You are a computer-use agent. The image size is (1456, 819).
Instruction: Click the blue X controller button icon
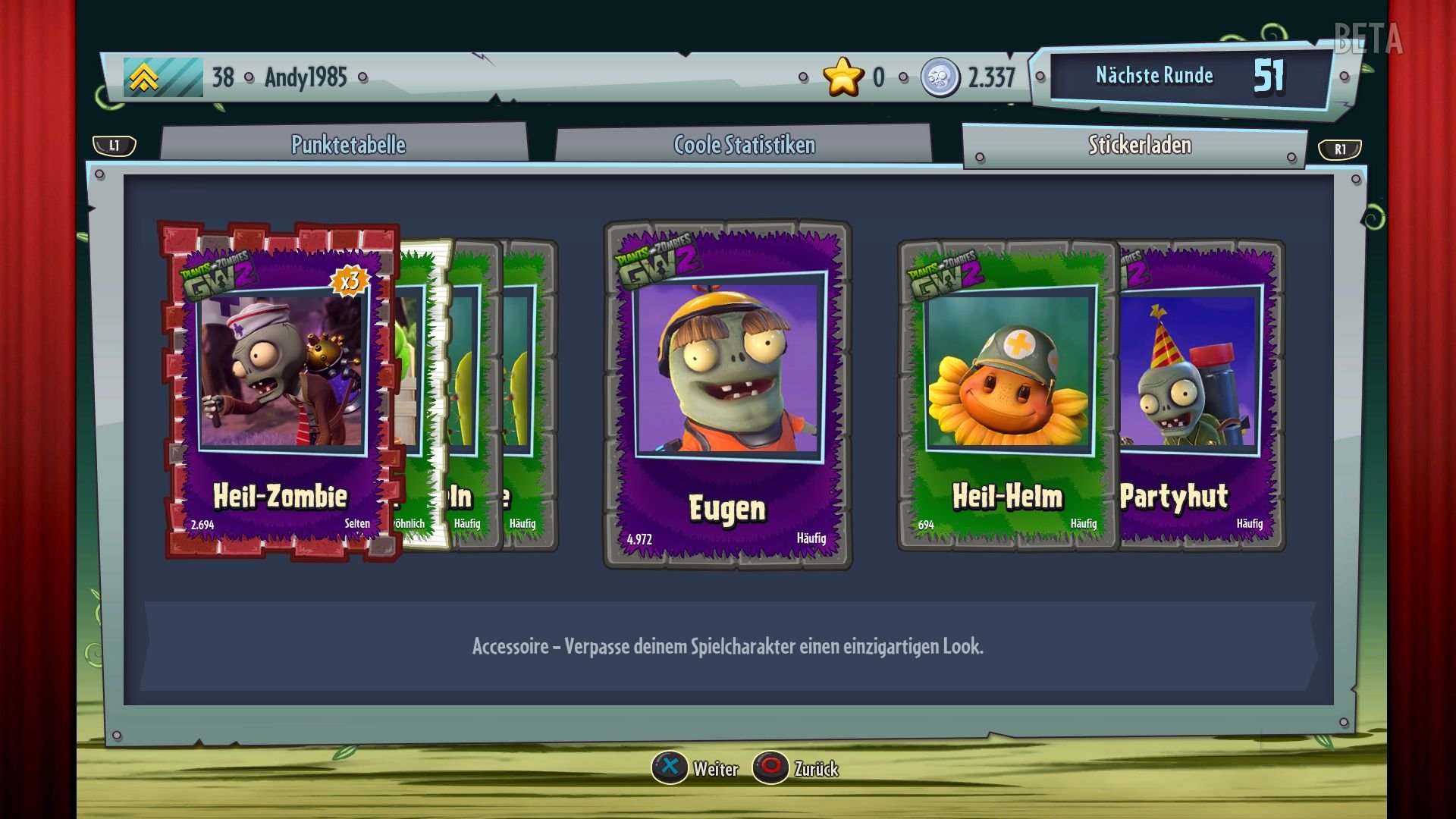(670, 768)
